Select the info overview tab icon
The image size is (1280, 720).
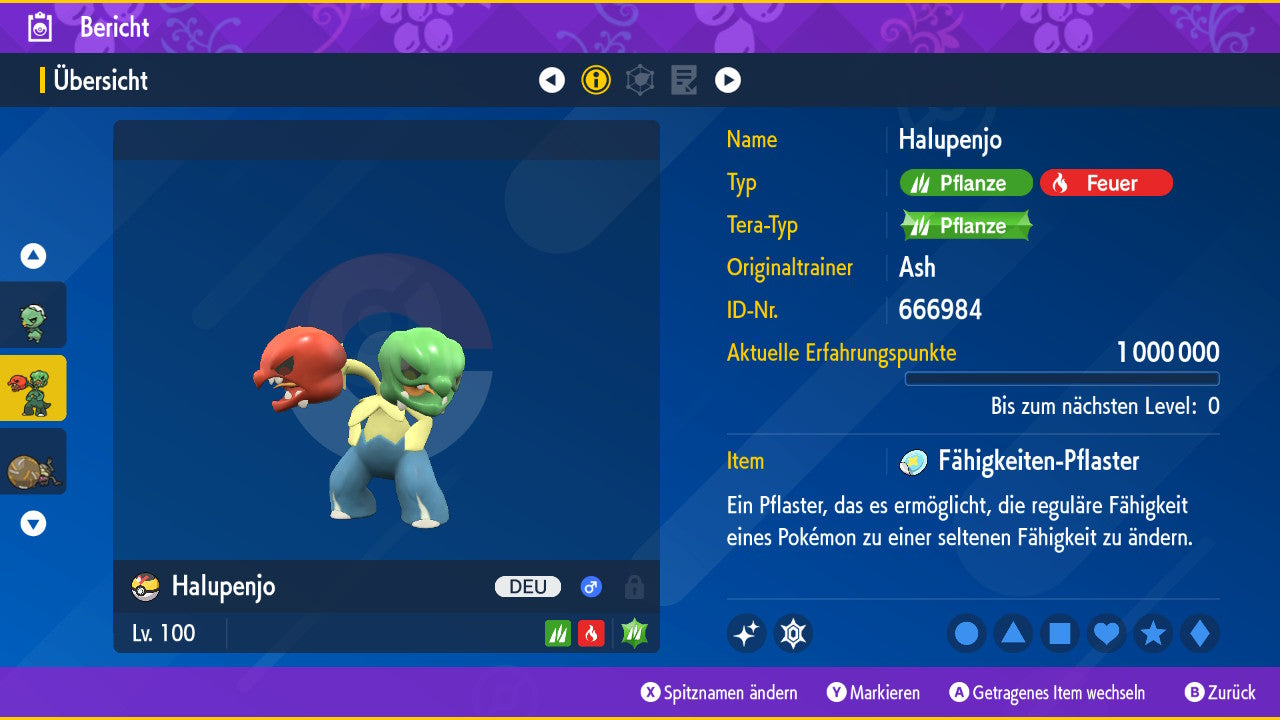pos(596,80)
